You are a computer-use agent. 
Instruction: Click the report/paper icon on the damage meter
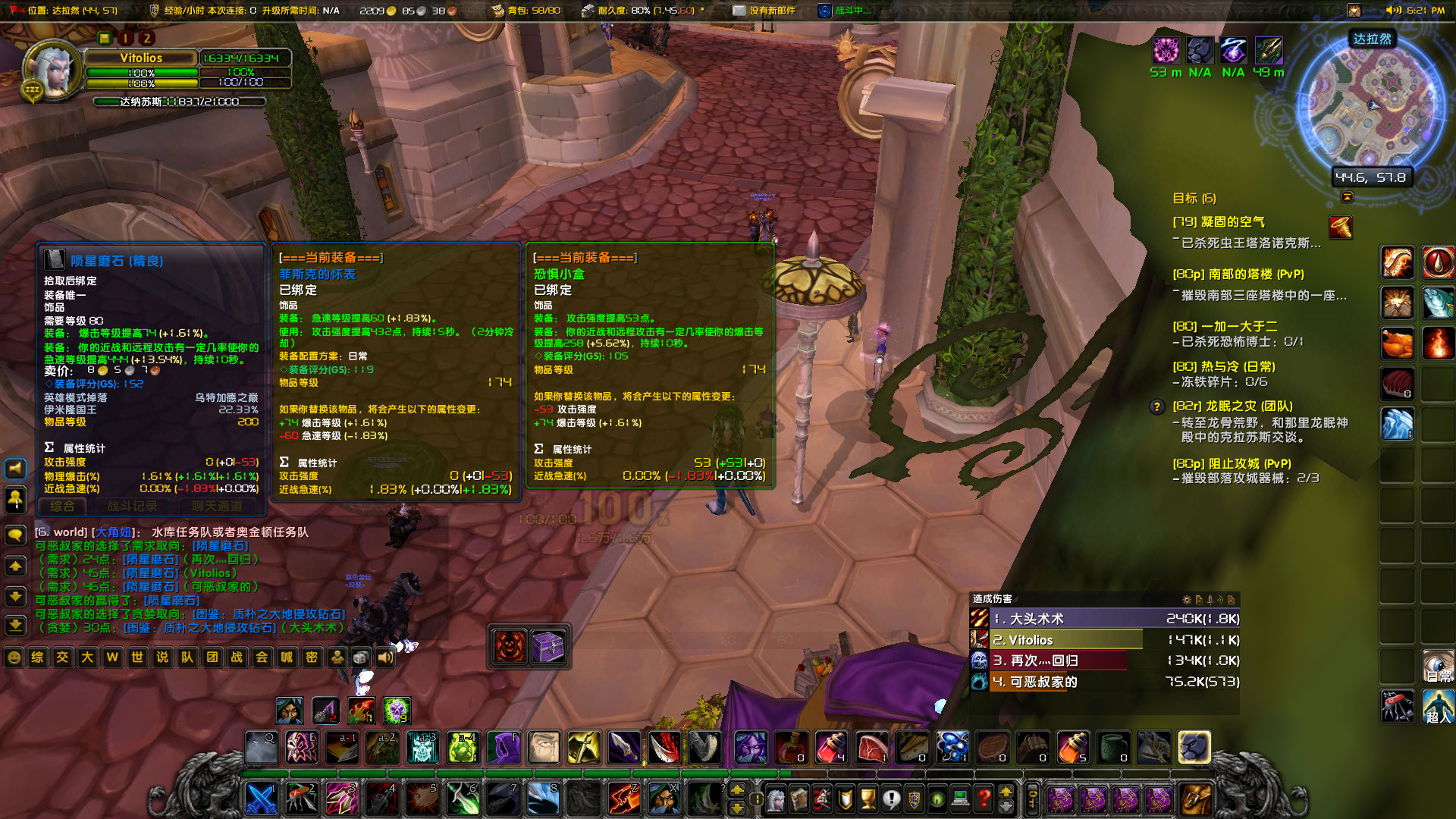(x=1199, y=601)
